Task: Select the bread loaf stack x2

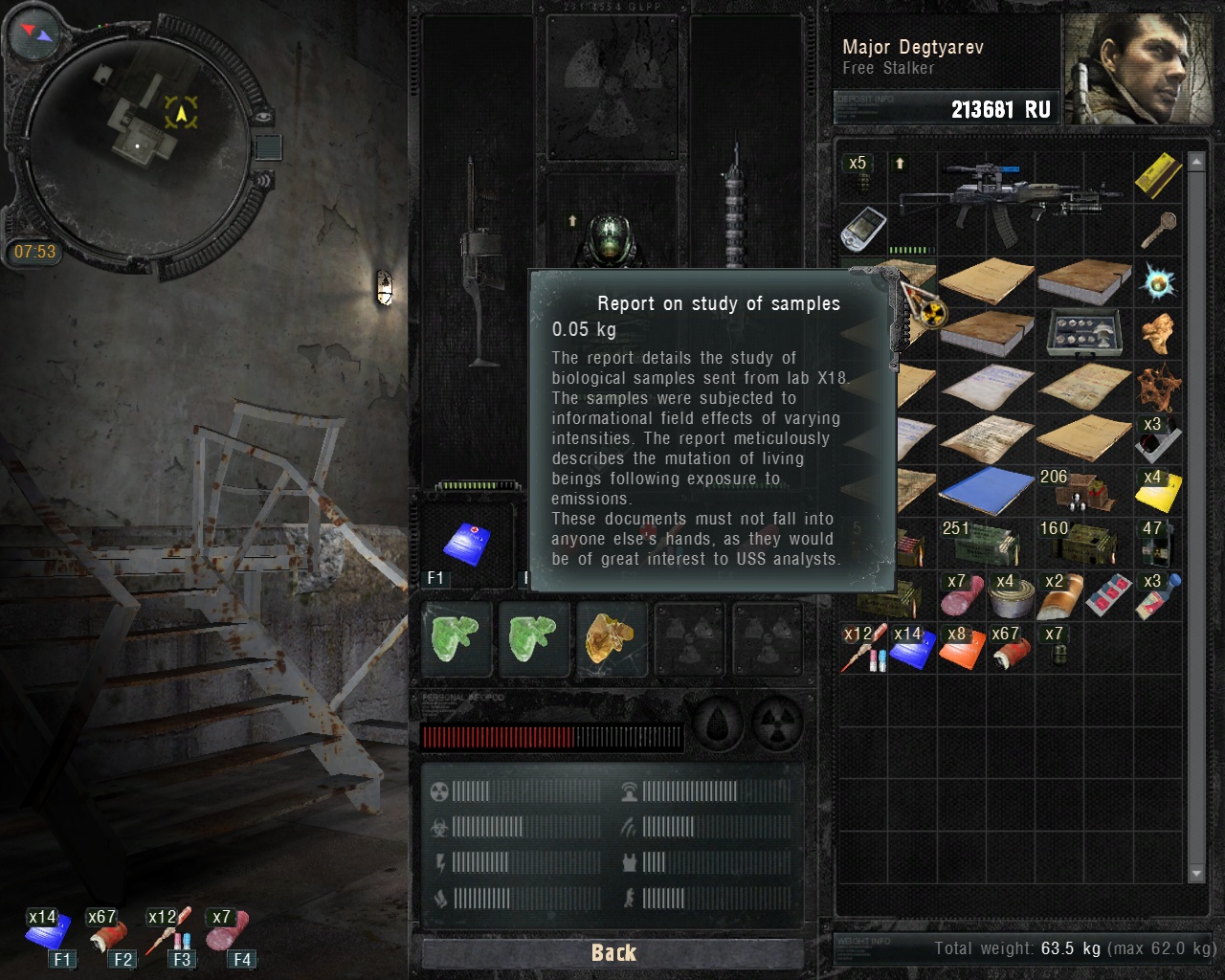Action: (1060, 595)
